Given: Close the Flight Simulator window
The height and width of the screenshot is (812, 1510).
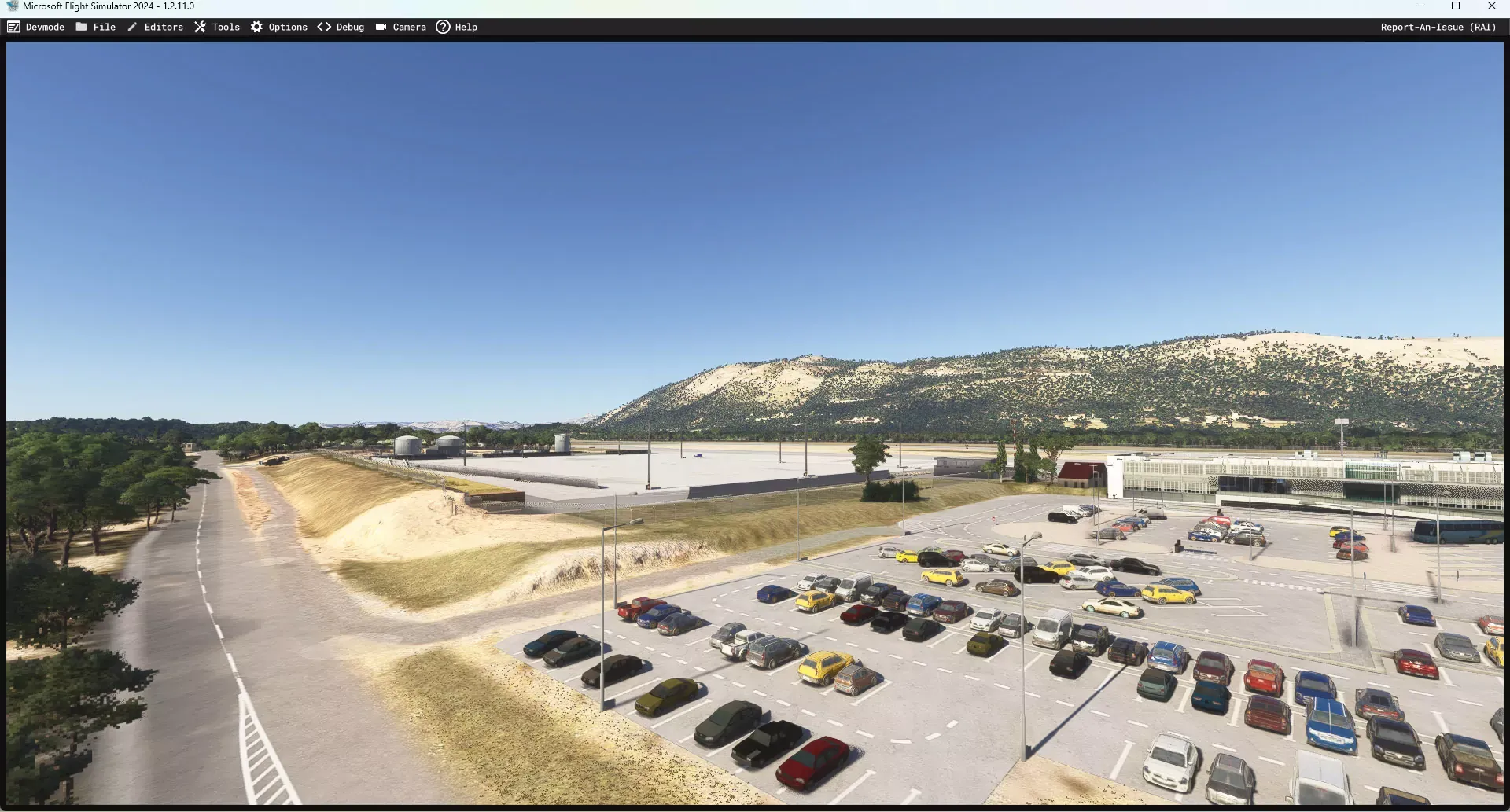Looking at the screenshot, I should pos(1492,6).
